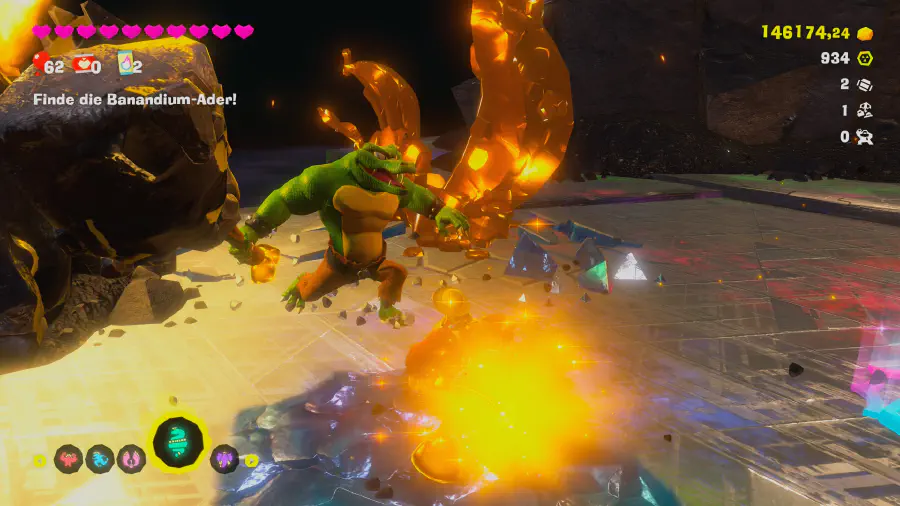Select the red Kong Bananza icon
The width and height of the screenshot is (900, 506).
(x=69, y=459)
